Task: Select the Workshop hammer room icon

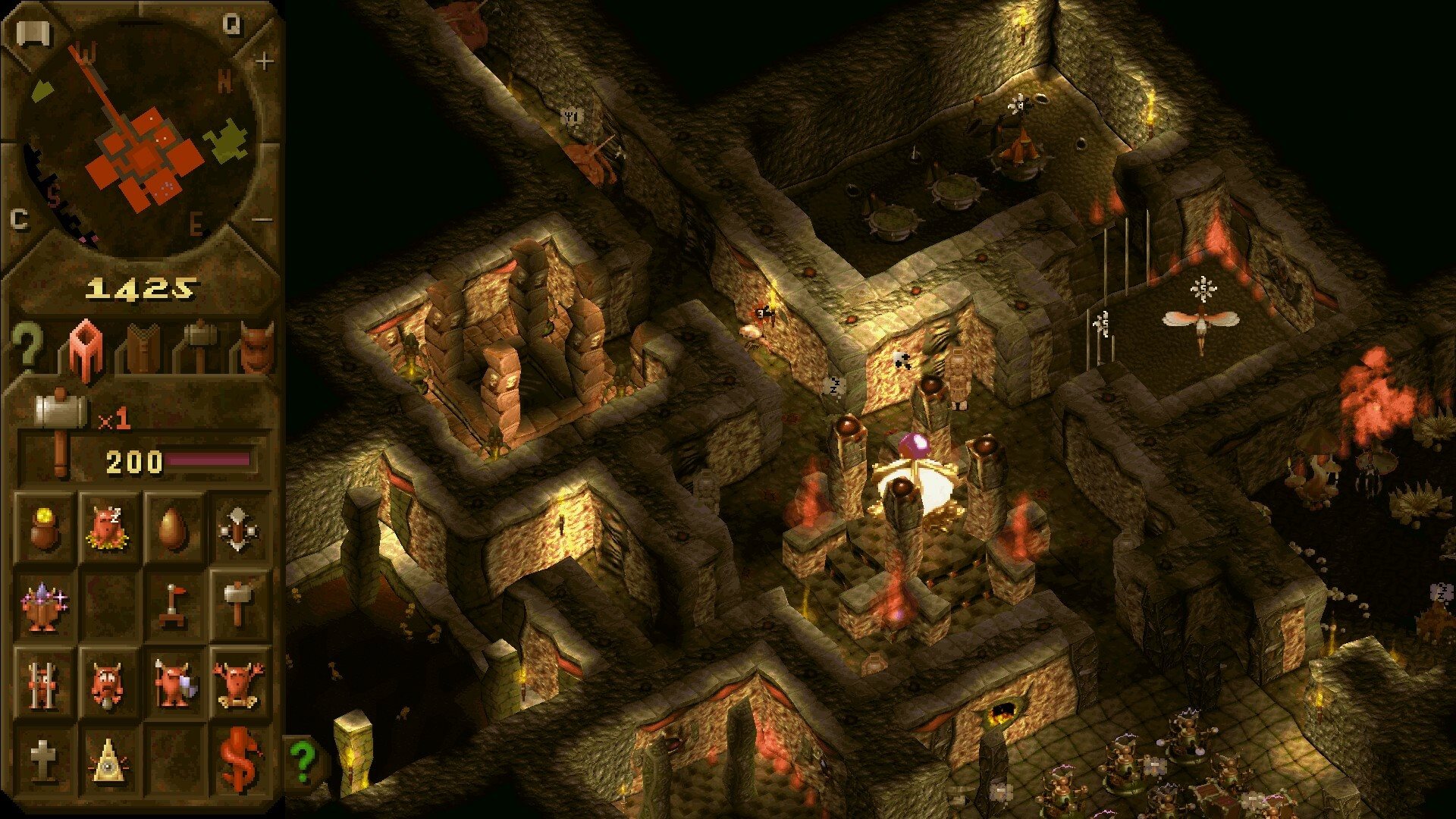Action: [x=240, y=604]
